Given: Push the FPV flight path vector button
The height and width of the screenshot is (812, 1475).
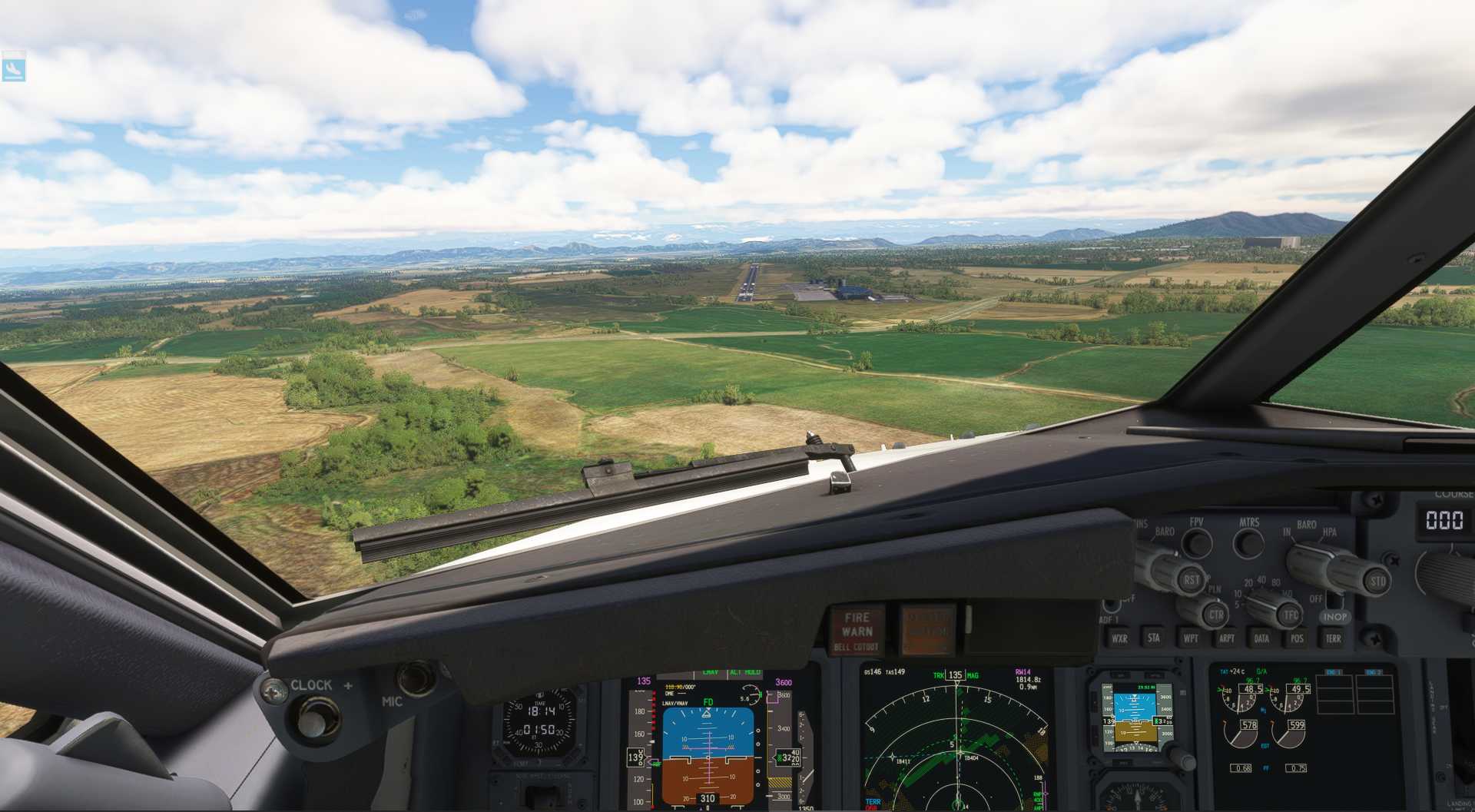Looking at the screenshot, I should [x=1196, y=543].
